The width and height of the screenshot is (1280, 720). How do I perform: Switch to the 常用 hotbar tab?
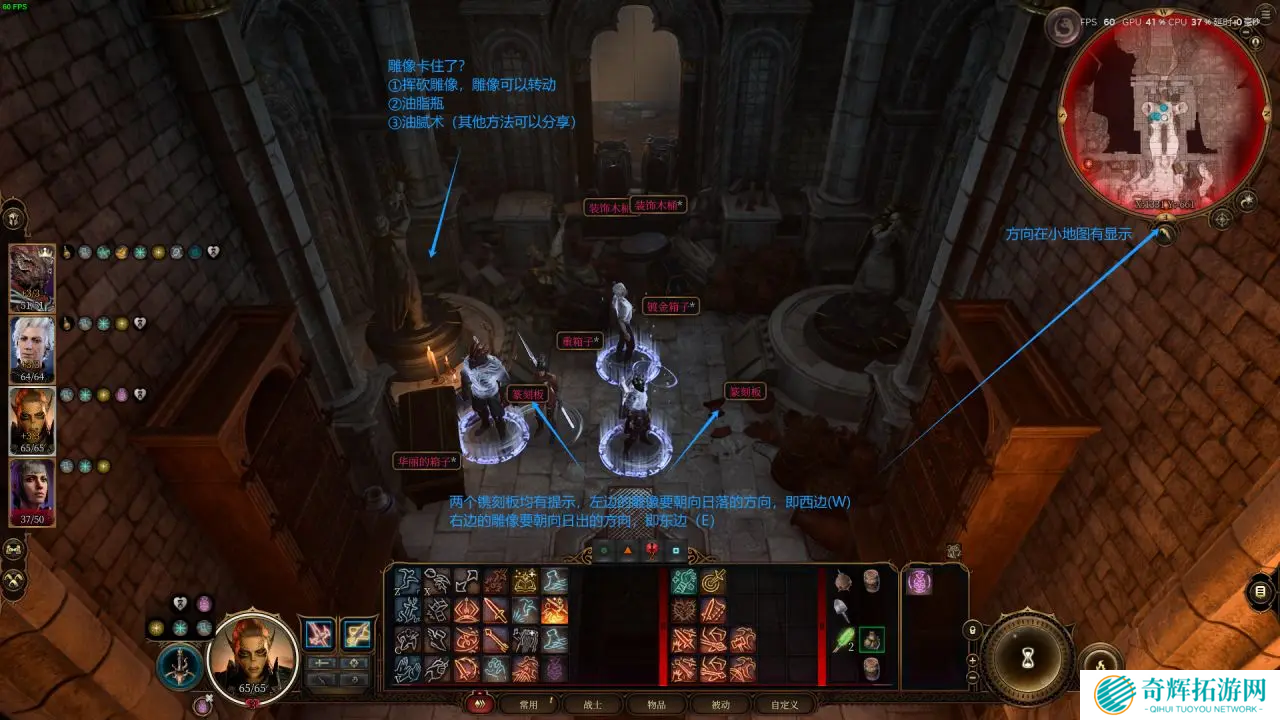click(528, 704)
